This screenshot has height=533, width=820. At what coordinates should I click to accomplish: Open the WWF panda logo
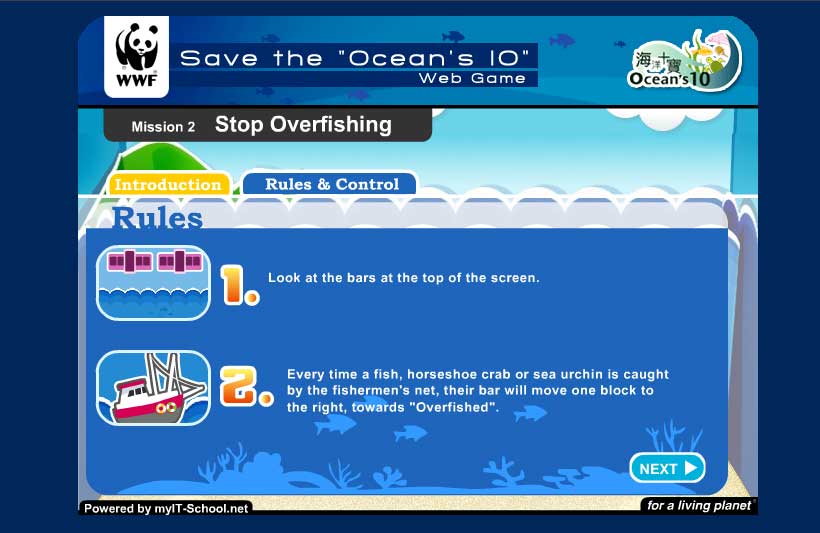coord(136,57)
